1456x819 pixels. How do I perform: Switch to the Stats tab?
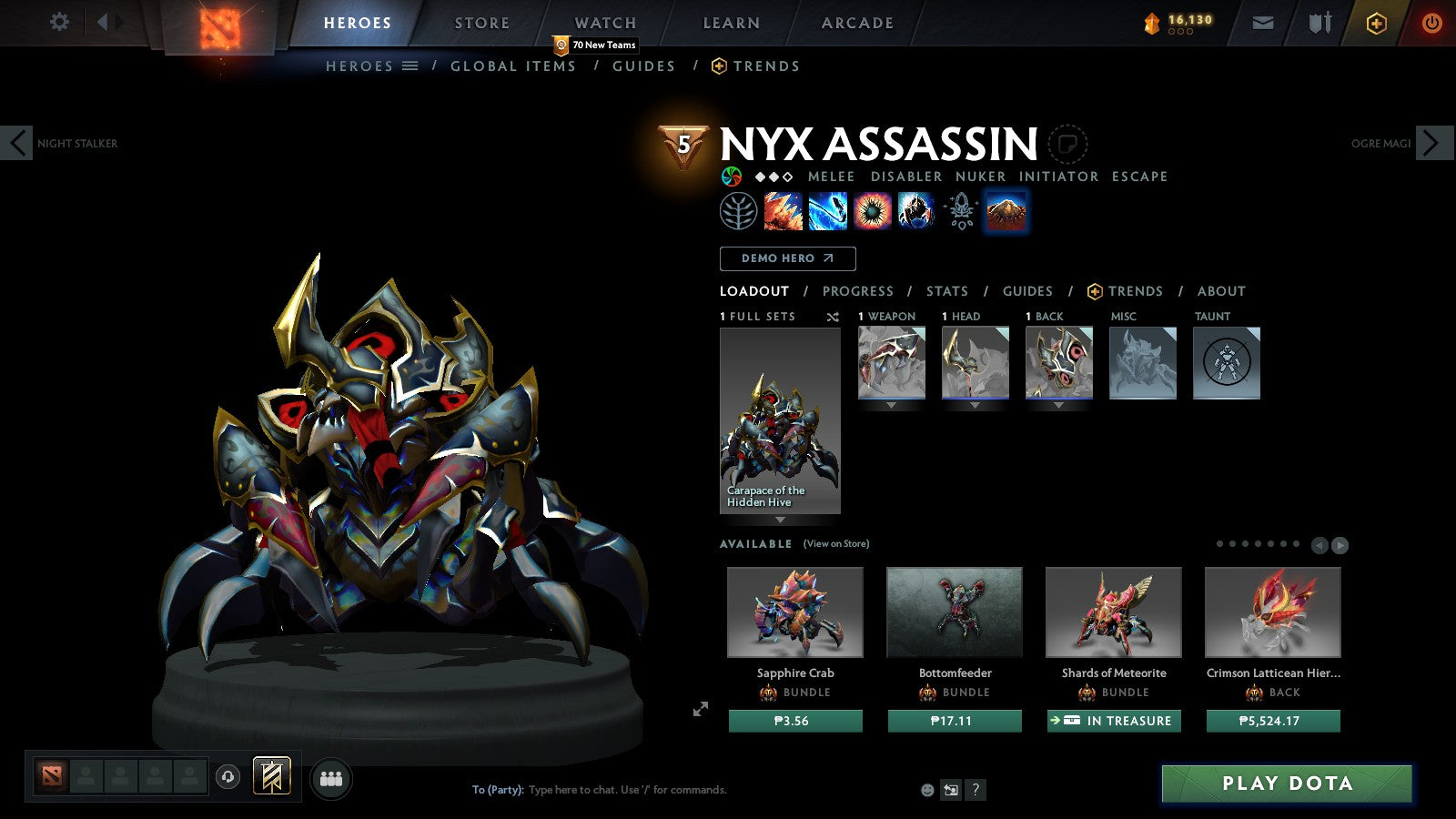946,291
